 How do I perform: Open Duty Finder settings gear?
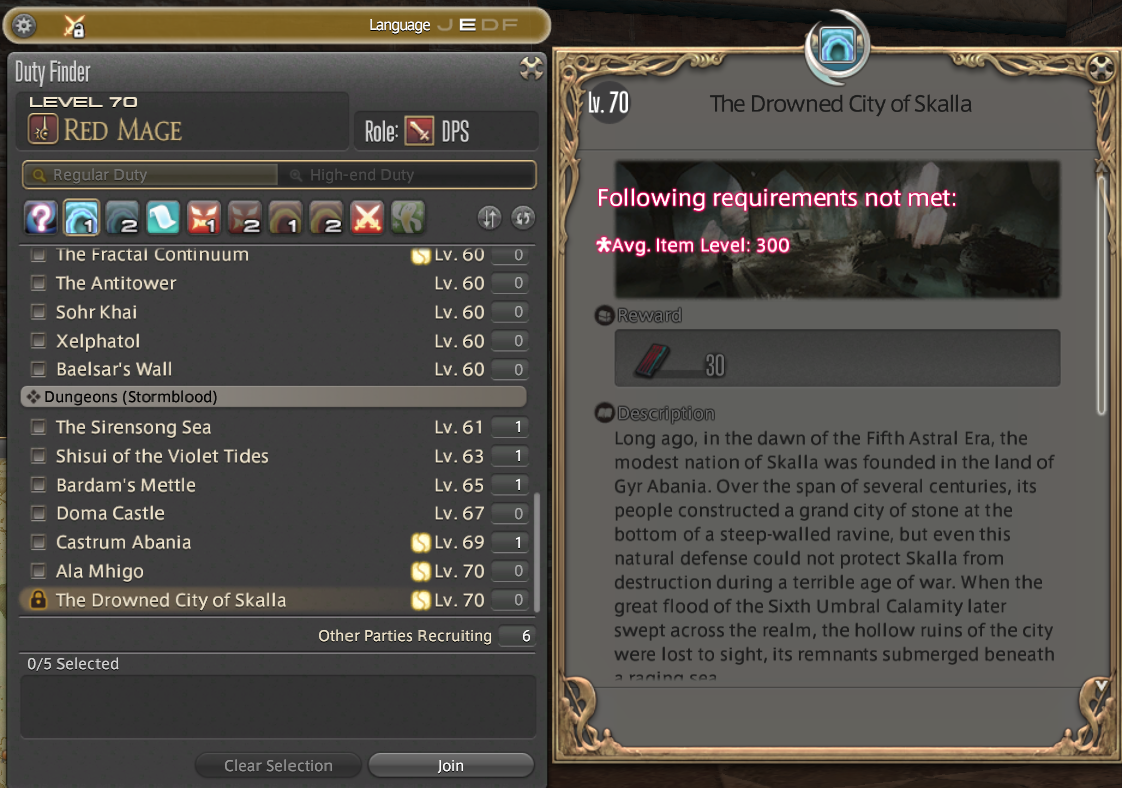coord(24,26)
